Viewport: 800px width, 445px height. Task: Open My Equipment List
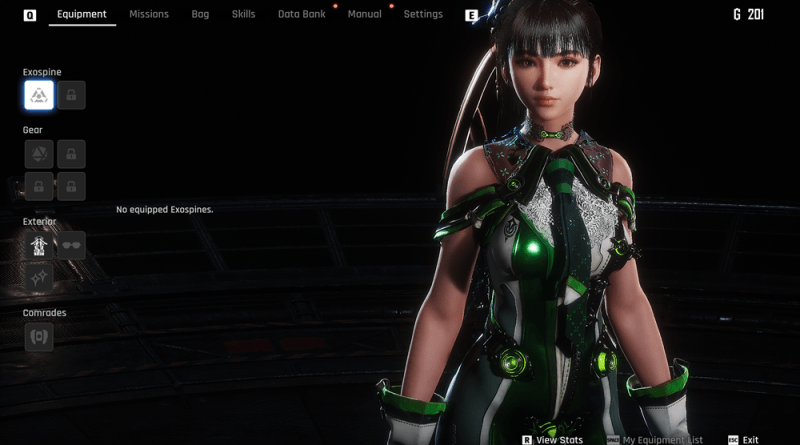[x=662, y=440]
